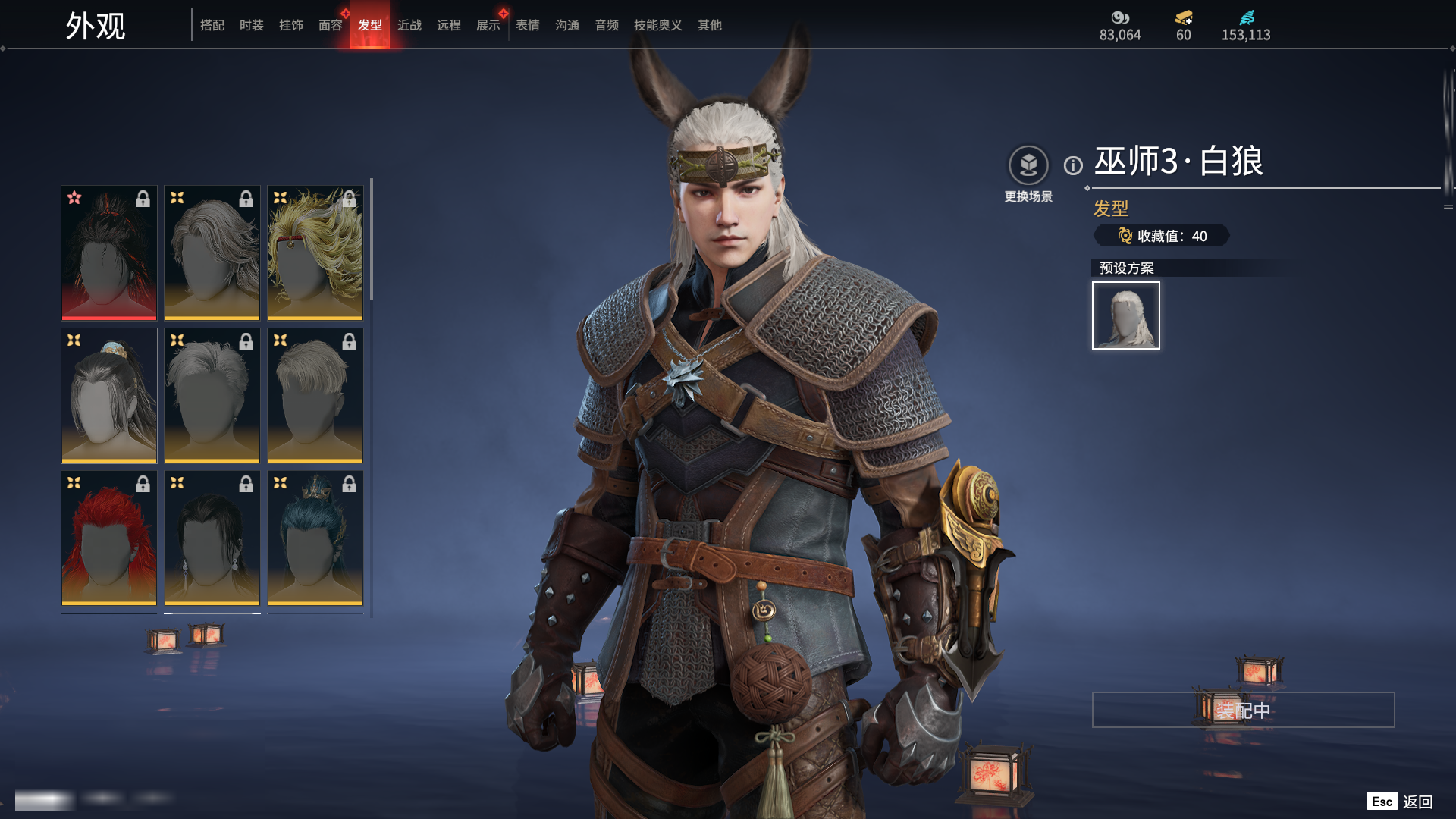Switch to the 搭配 tab
The image size is (1456, 819).
[x=212, y=25]
